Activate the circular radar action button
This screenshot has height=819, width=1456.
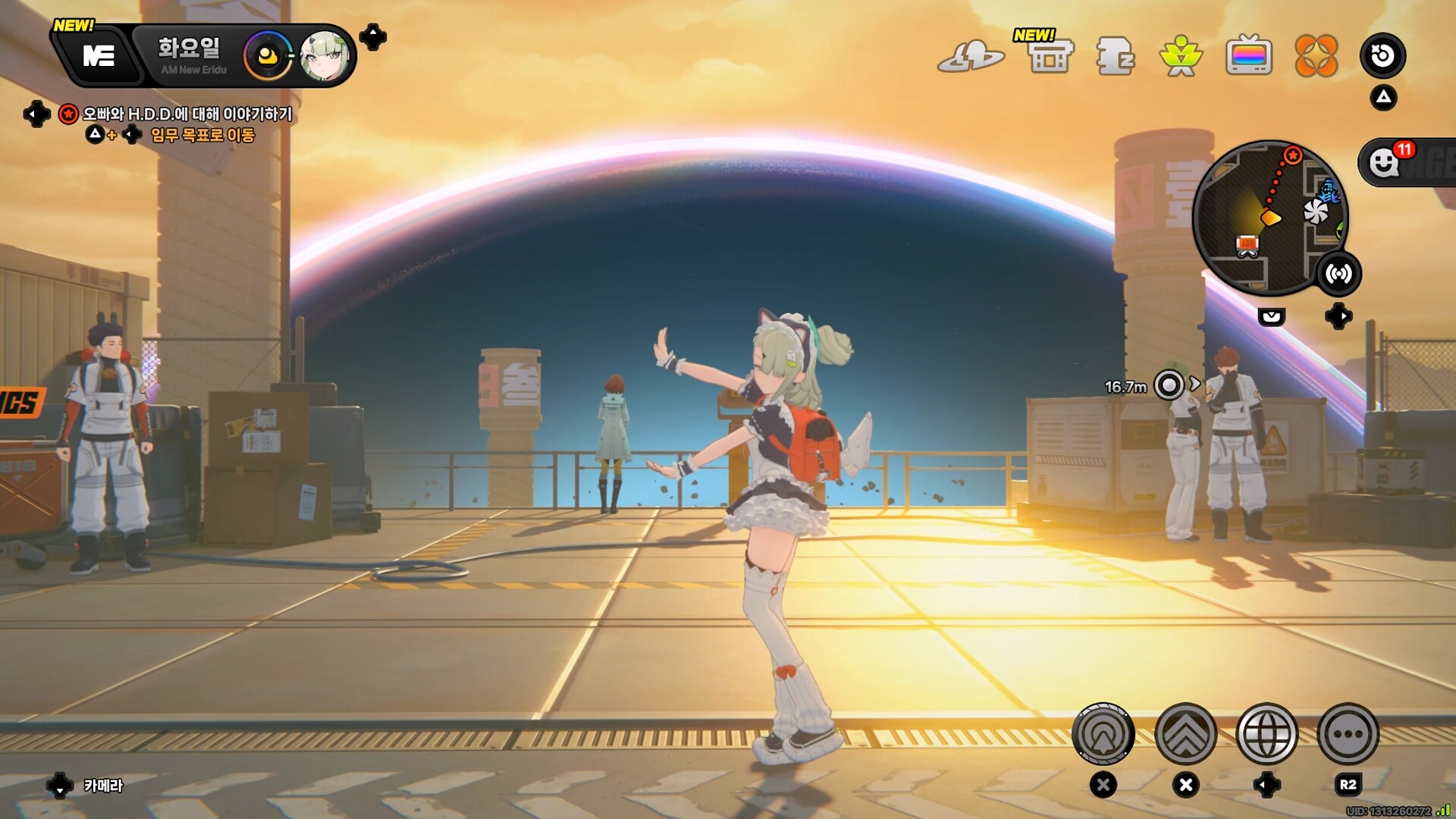pos(1103,734)
